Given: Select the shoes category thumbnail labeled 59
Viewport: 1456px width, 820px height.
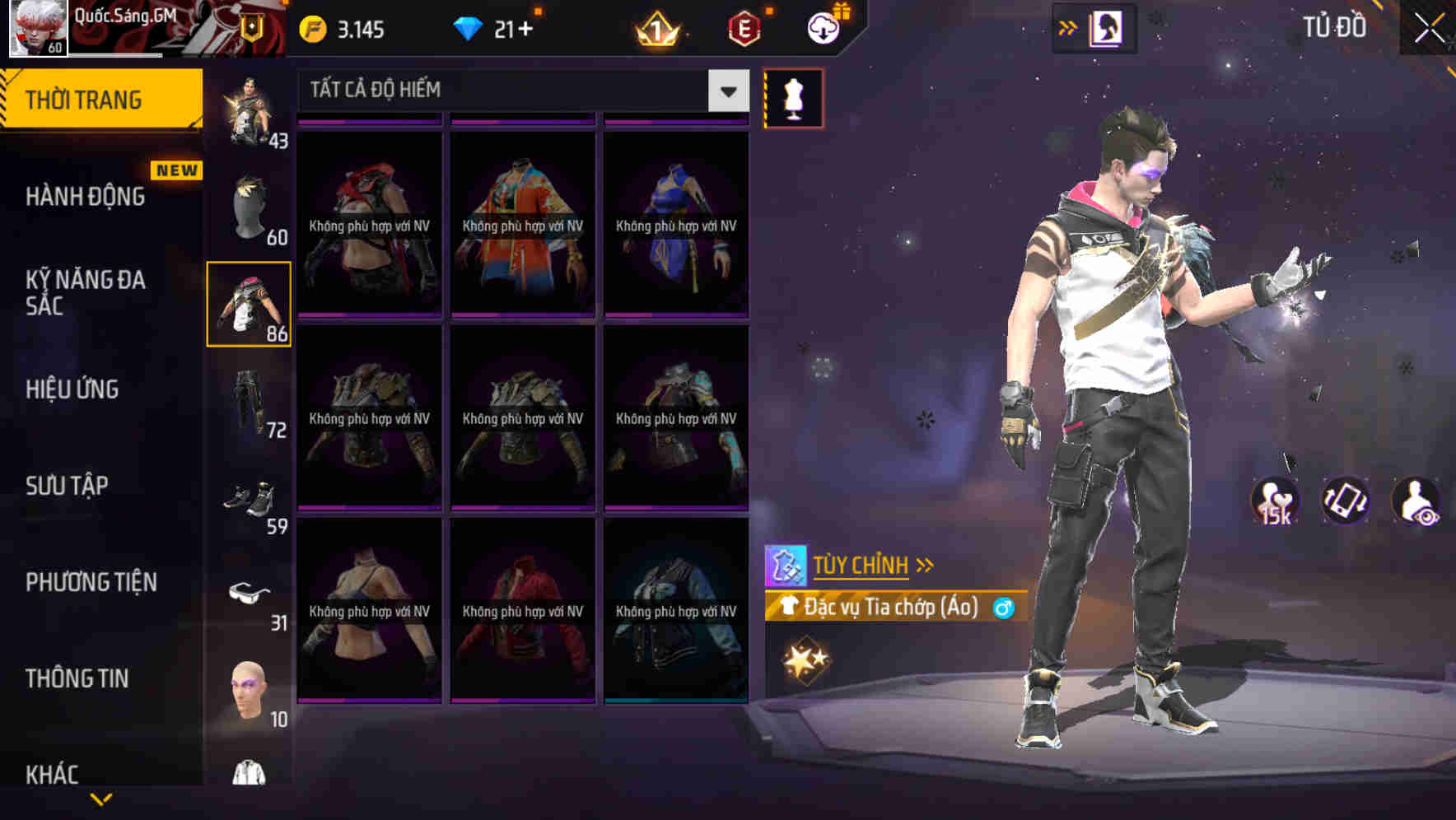Looking at the screenshot, I should click(x=252, y=496).
